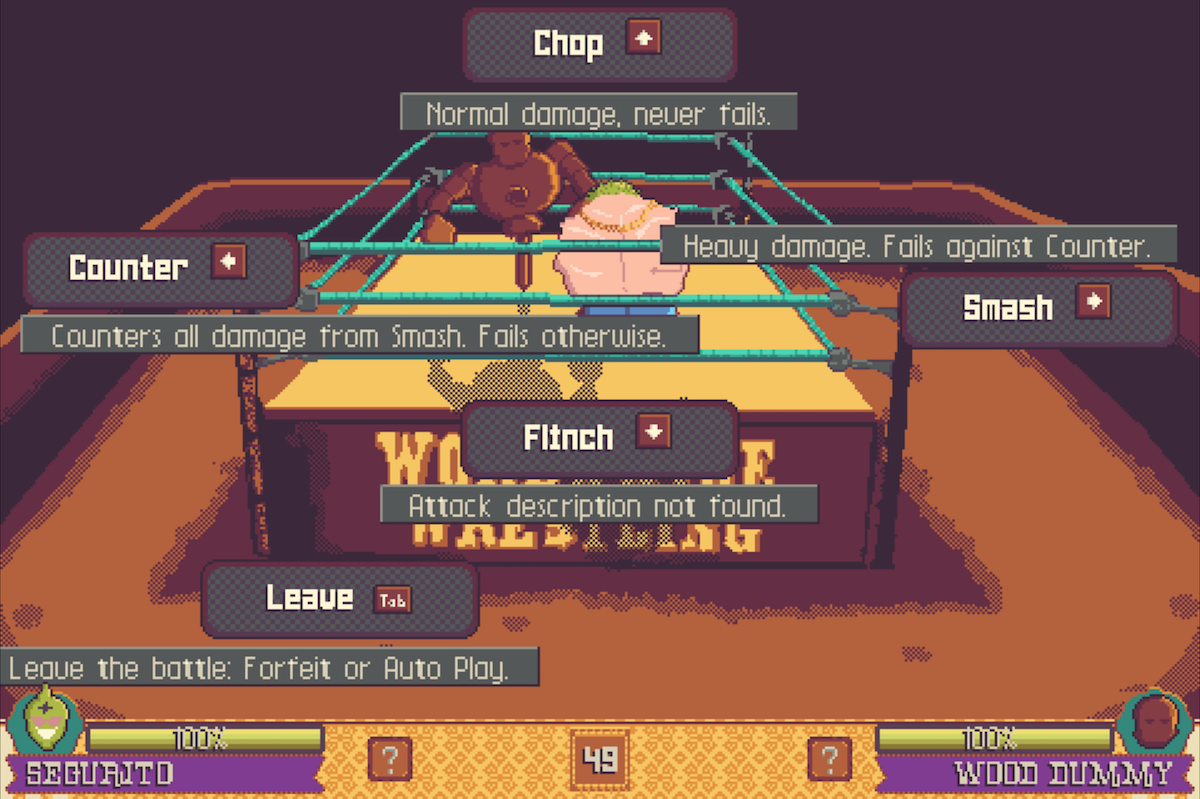The height and width of the screenshot is (799, 1200).
Task: Select the Counter move
Action: tap(160, 268)
